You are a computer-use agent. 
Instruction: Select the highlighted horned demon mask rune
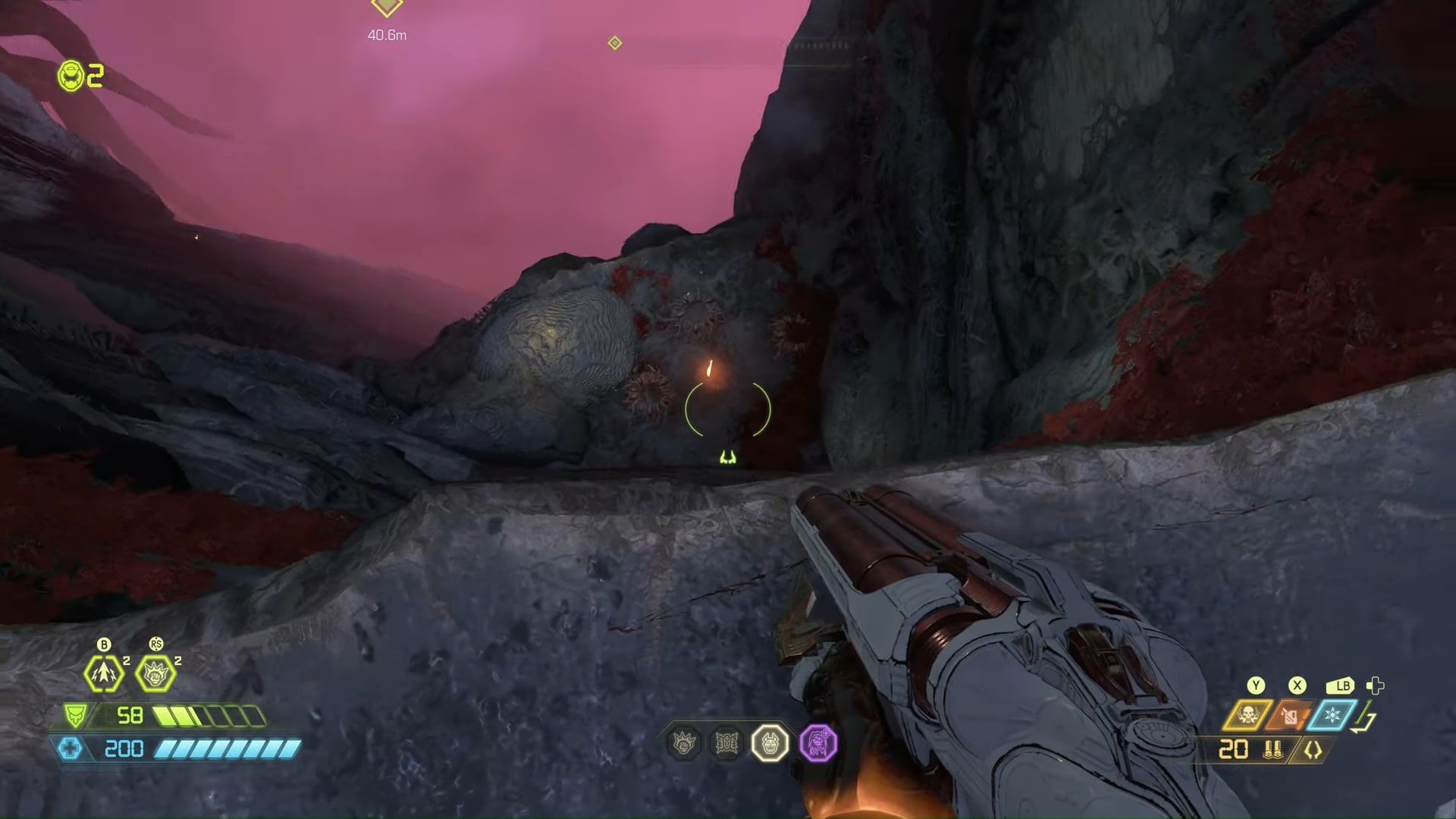[x=770, y=743]
